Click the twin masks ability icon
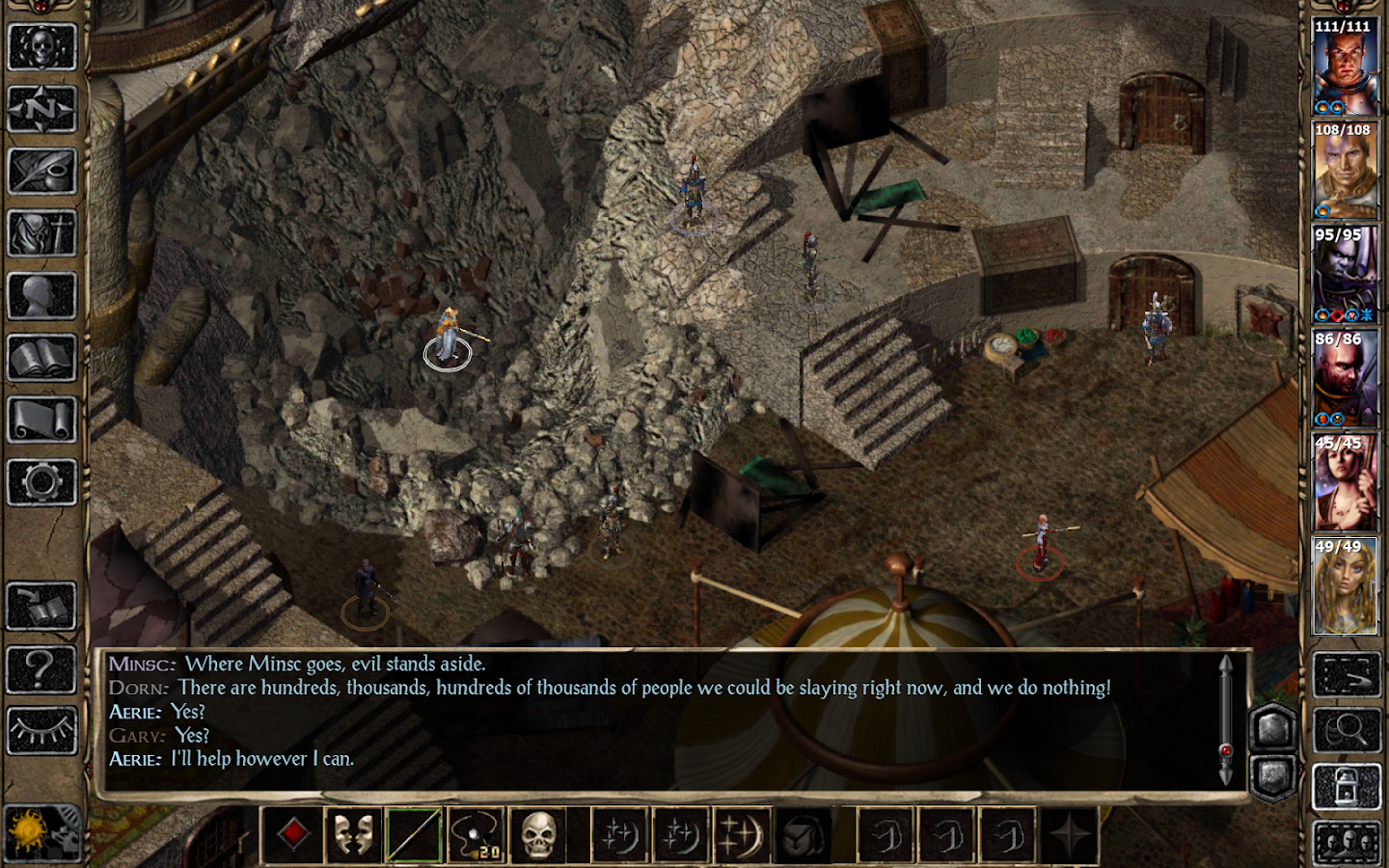This screenshot has height=868, width=1389. pos(354,834)
